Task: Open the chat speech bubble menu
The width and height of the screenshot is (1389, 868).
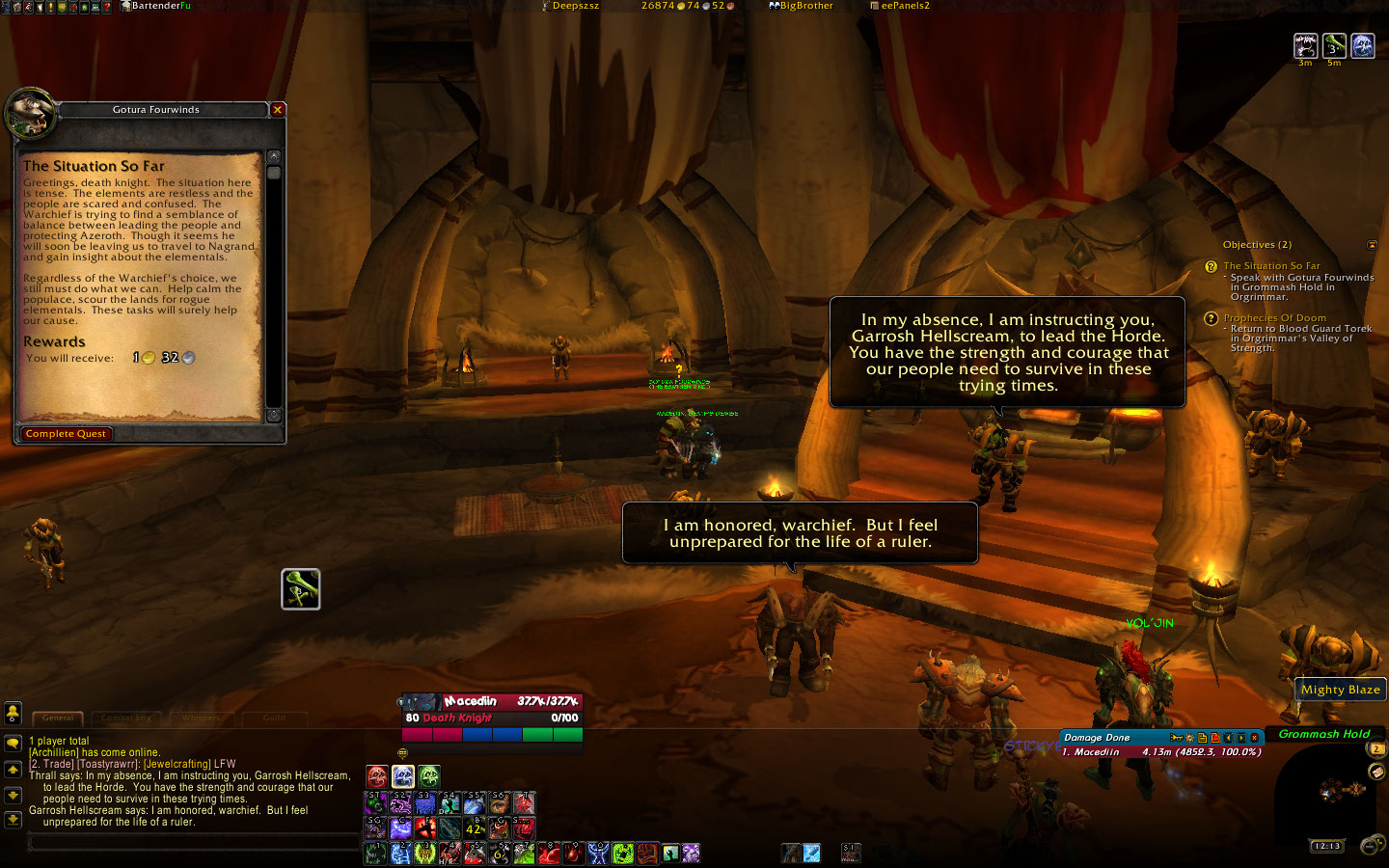Action: pos(13,744)
